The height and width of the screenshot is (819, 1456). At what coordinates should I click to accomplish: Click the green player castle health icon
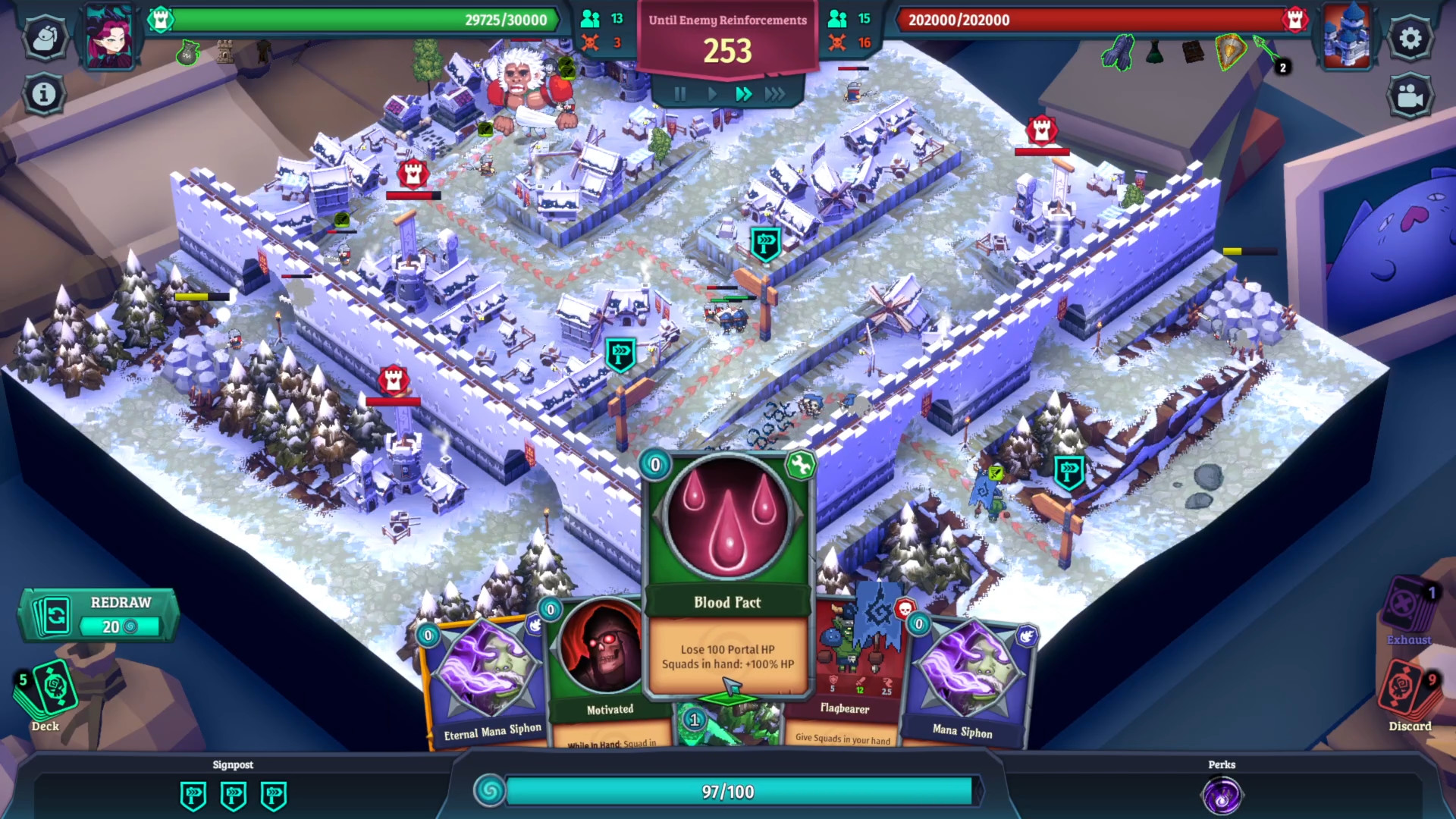(x=159, y=20)
